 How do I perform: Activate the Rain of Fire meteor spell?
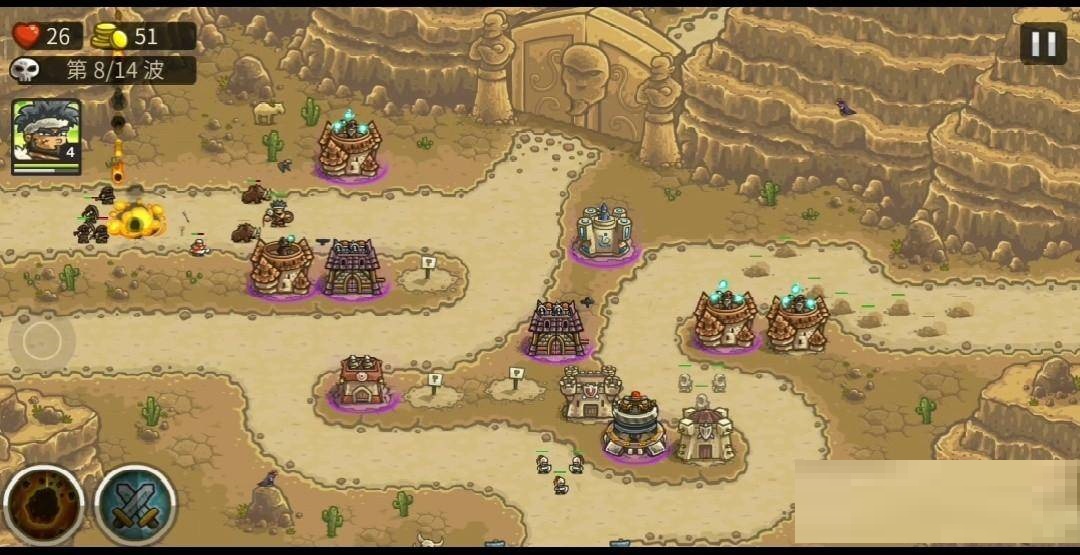click(43, 505)
